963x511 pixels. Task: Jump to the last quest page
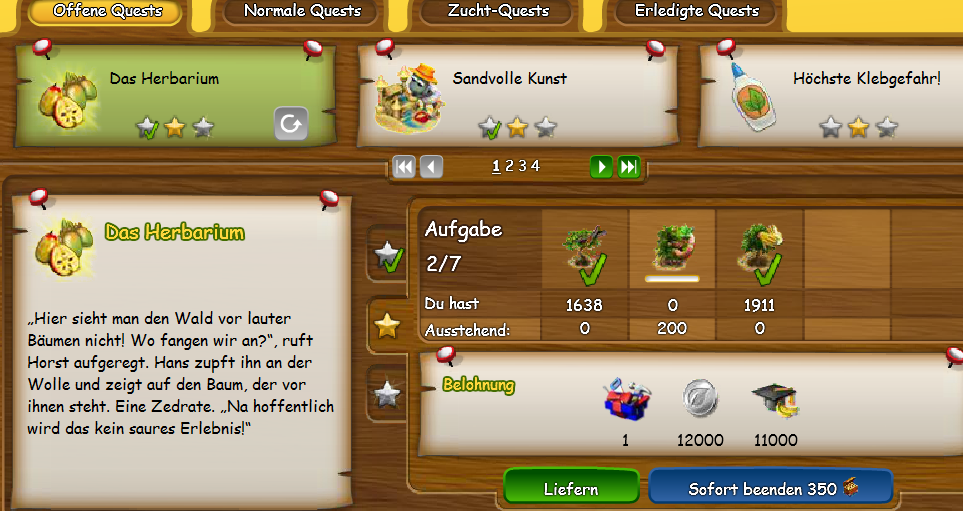click(x=628, y=167)
